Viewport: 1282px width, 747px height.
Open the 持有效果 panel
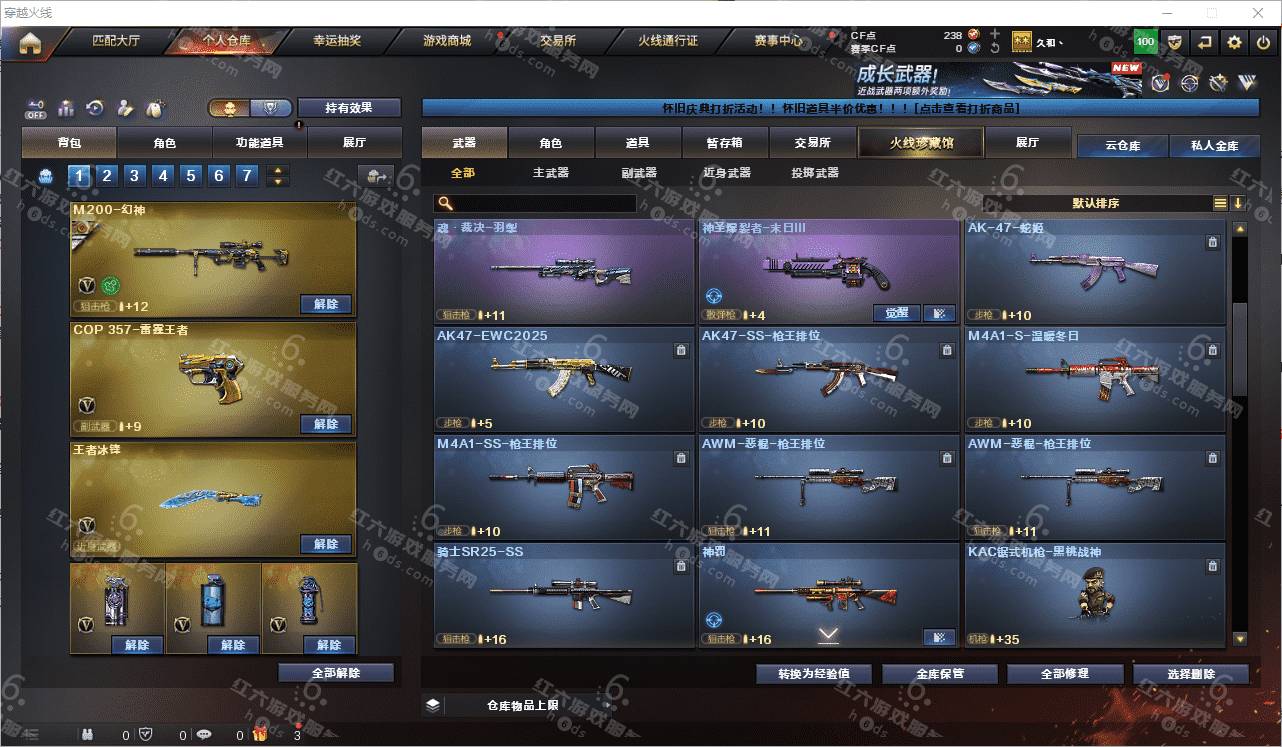pos(348,108)
